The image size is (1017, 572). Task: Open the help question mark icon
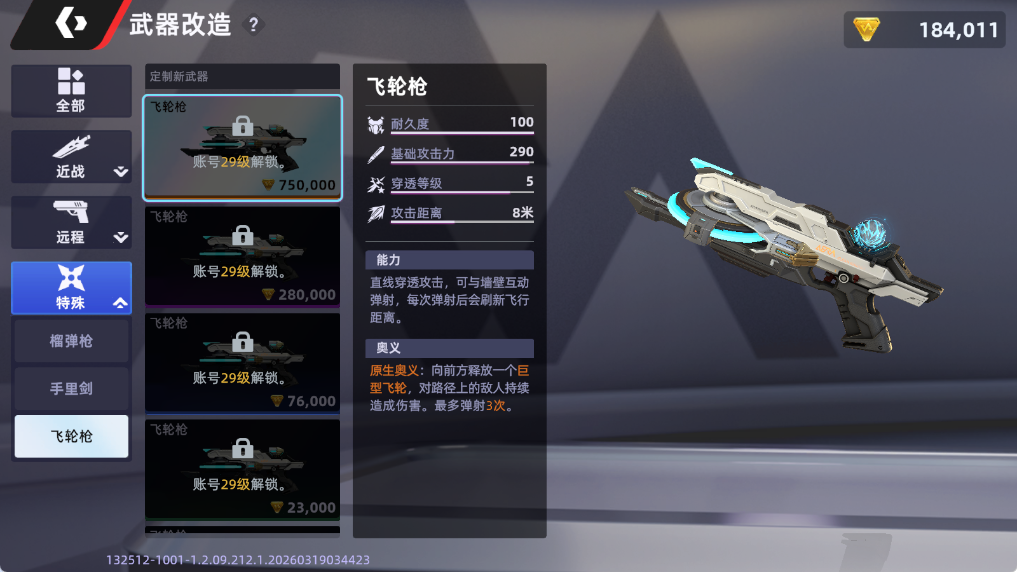254,25
